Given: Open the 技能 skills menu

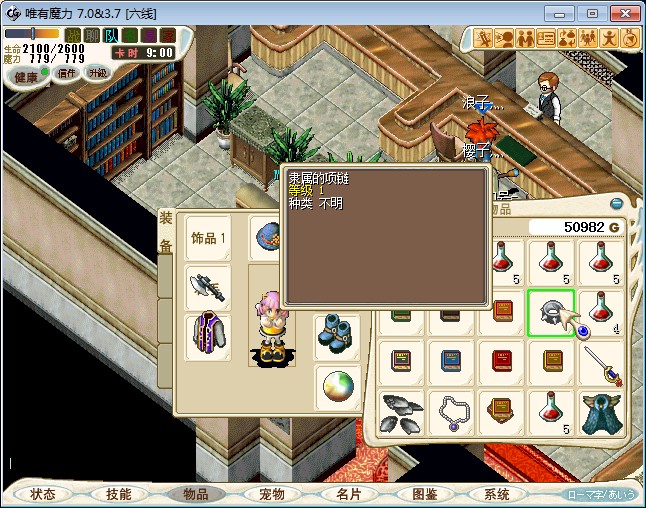Looking at the screenshot, I should tap(118, 494).
